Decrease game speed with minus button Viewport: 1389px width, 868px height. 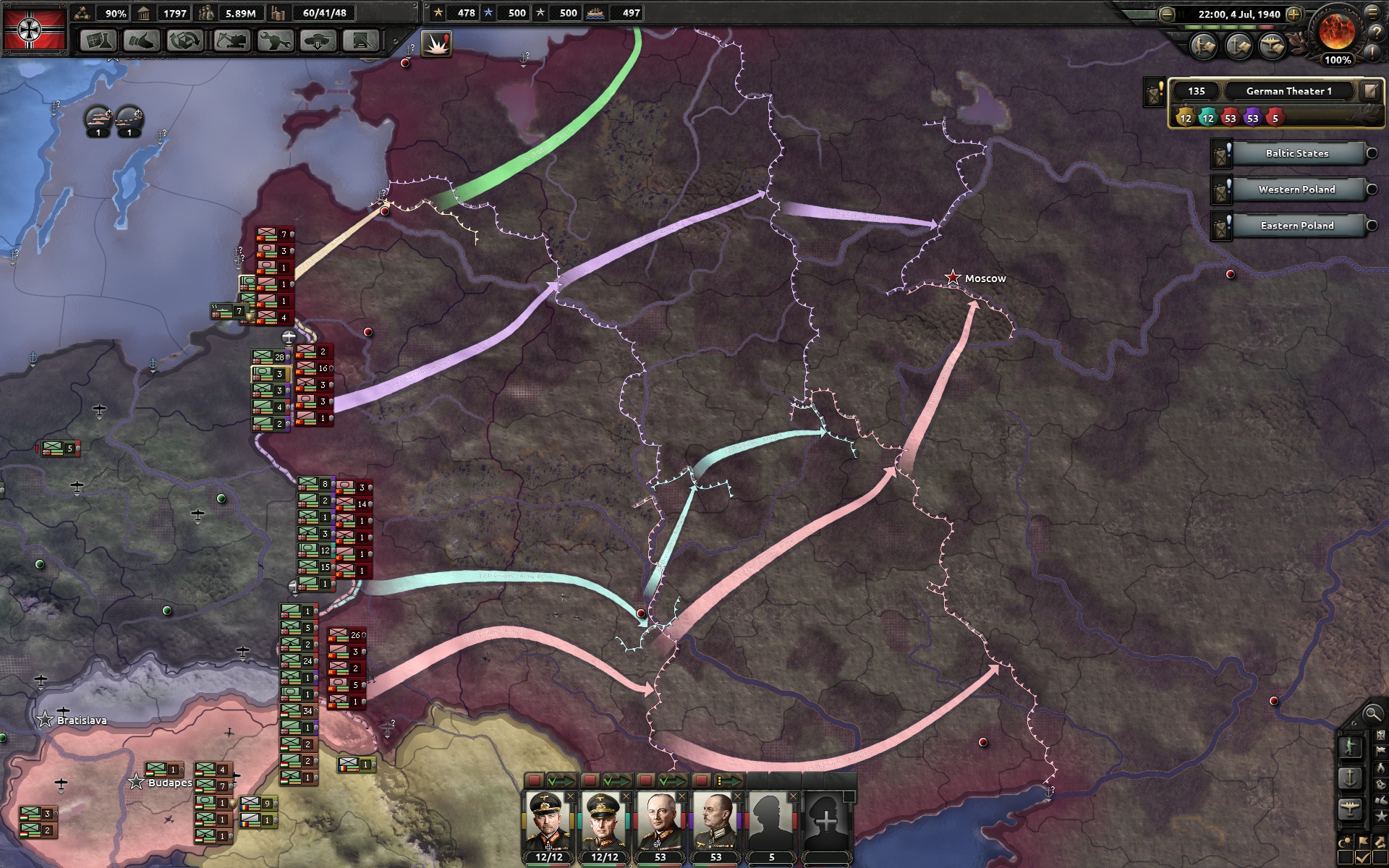pyautogui.click(x=1166, y=14)
